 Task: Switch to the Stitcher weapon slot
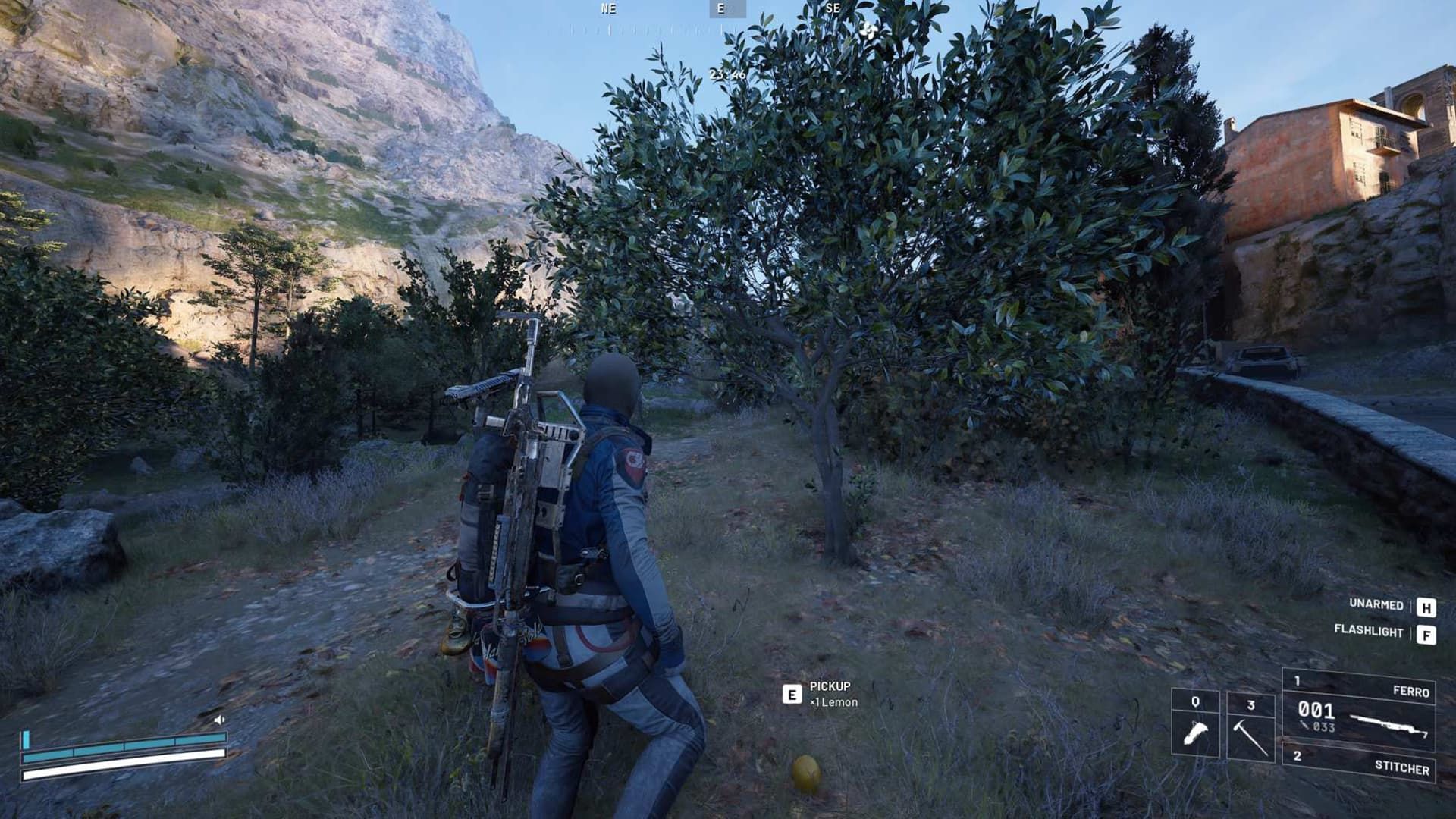coord(1358,764)
